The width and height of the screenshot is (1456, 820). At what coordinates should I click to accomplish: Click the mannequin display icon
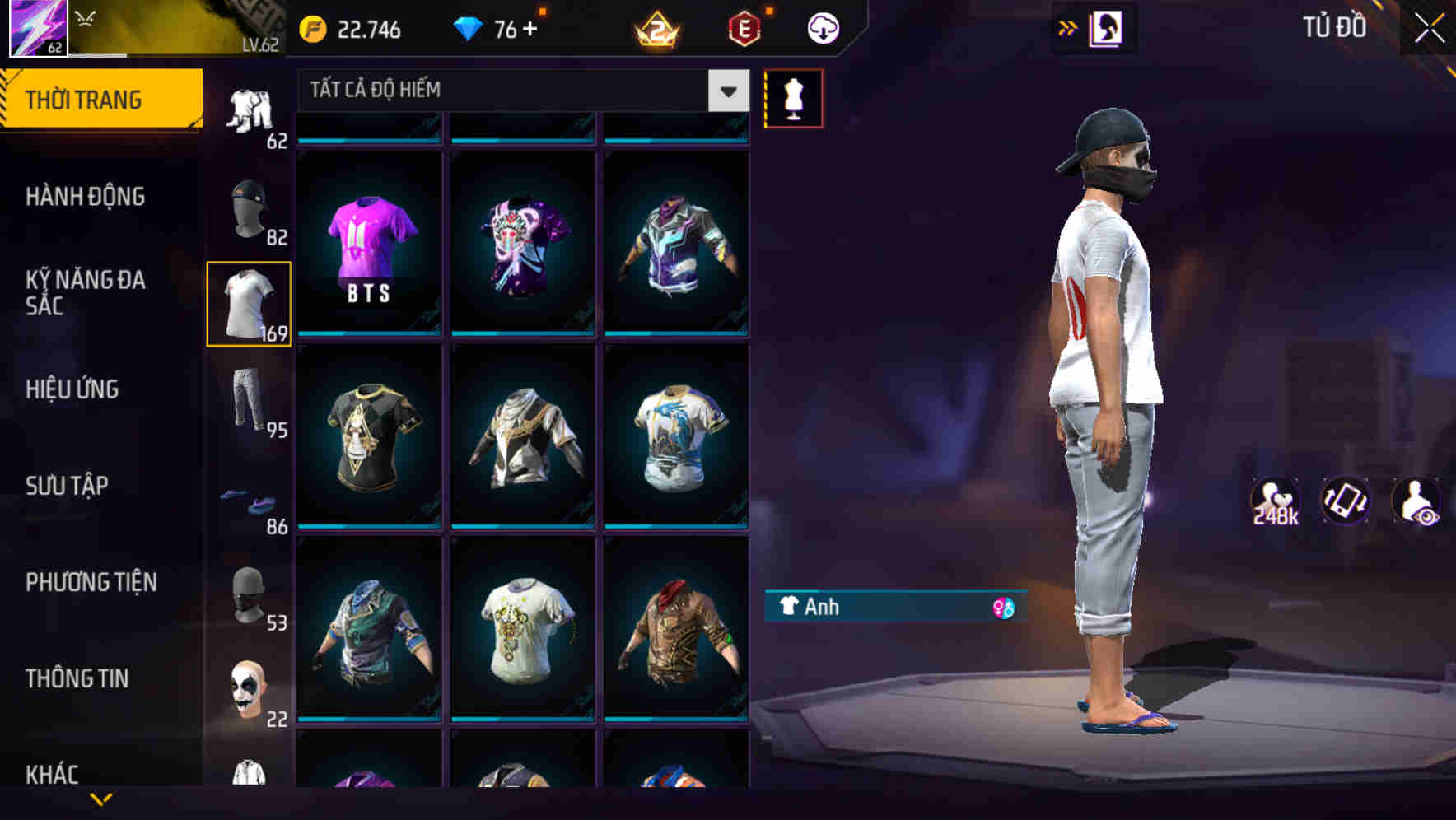793,97
